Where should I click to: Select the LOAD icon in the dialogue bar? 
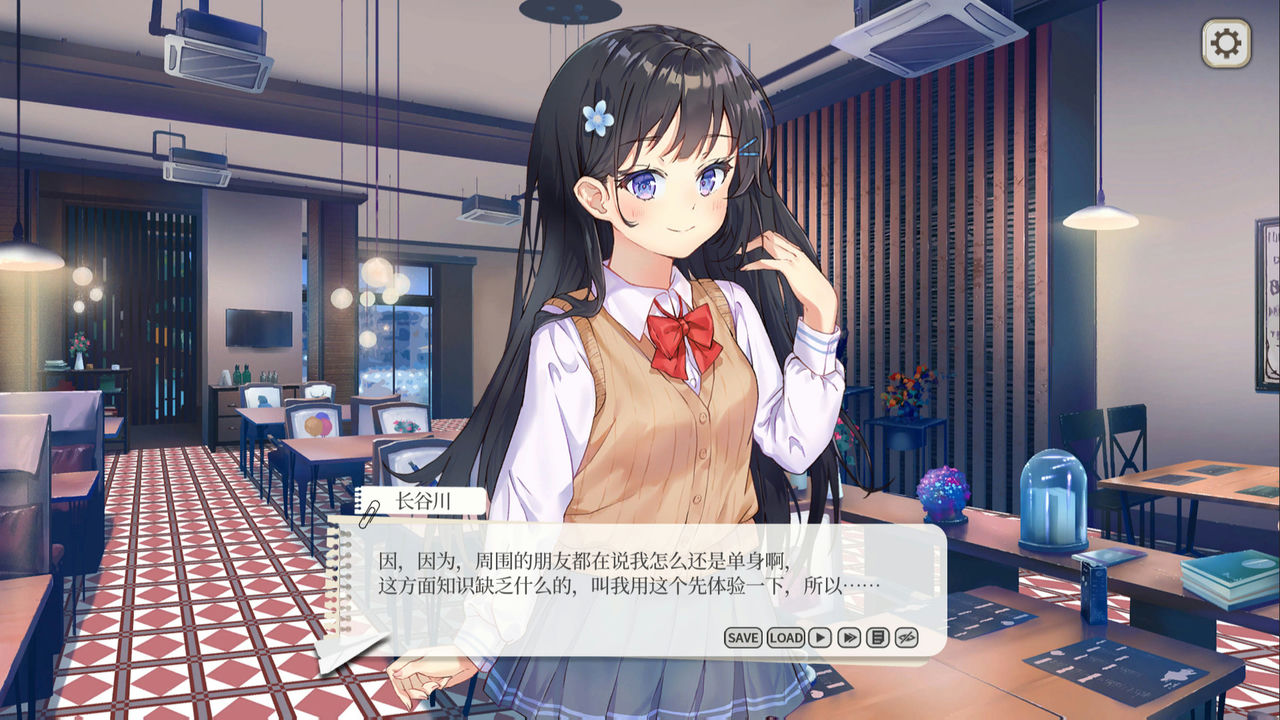786,636
